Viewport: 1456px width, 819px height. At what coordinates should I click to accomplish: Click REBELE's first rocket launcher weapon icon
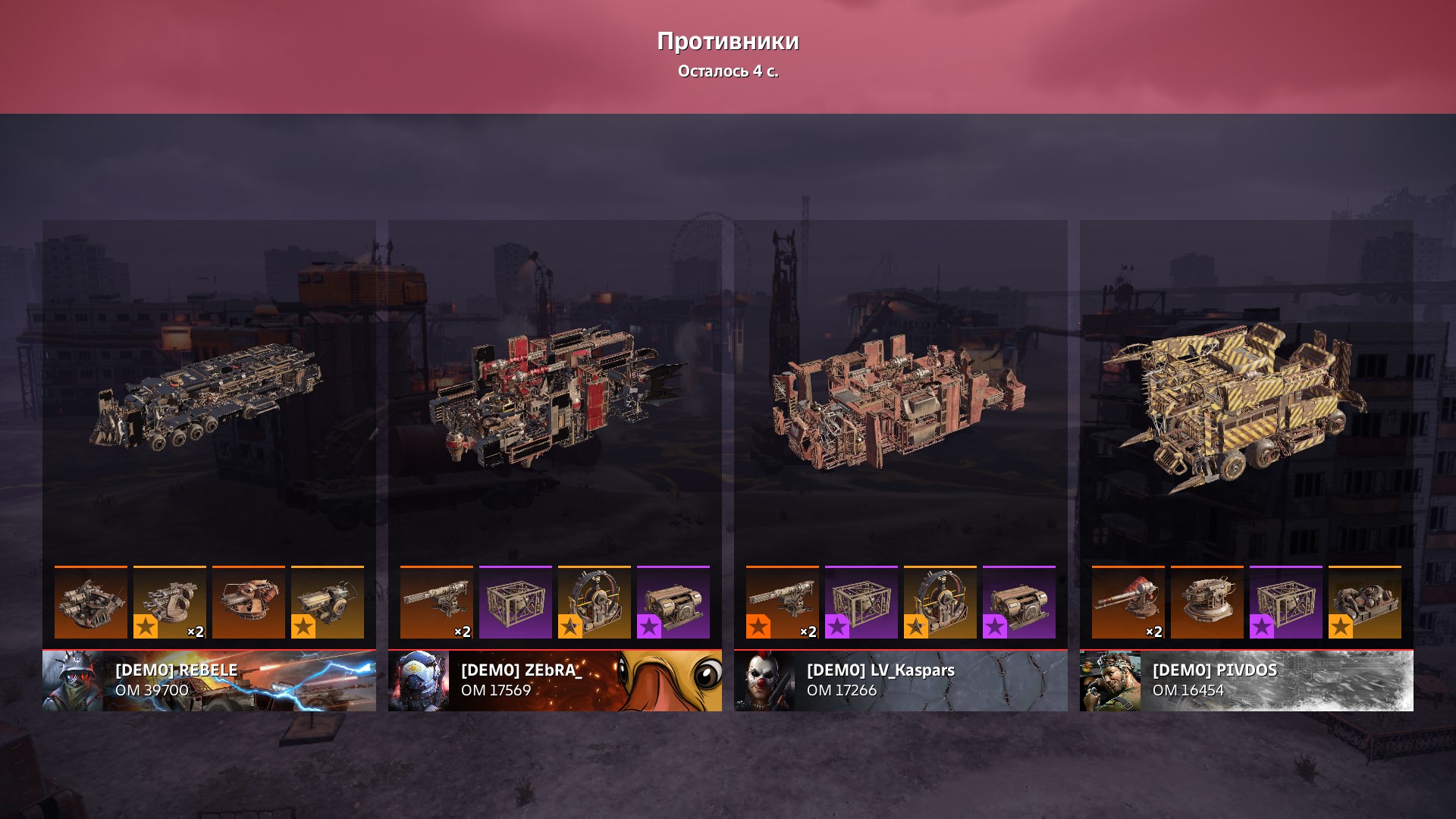pos(91,602)
